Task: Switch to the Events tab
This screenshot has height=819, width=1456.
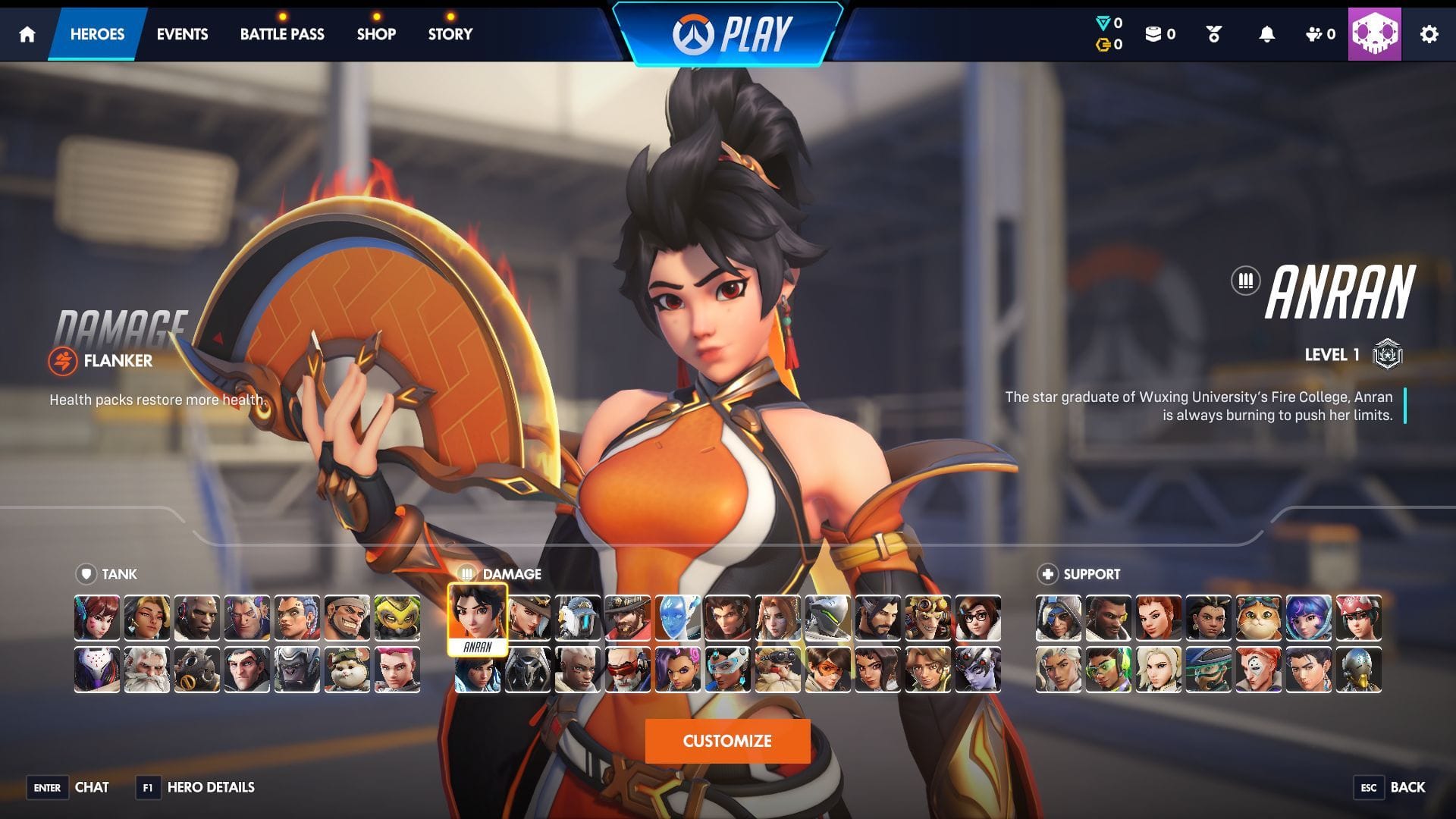Action: 182,34
